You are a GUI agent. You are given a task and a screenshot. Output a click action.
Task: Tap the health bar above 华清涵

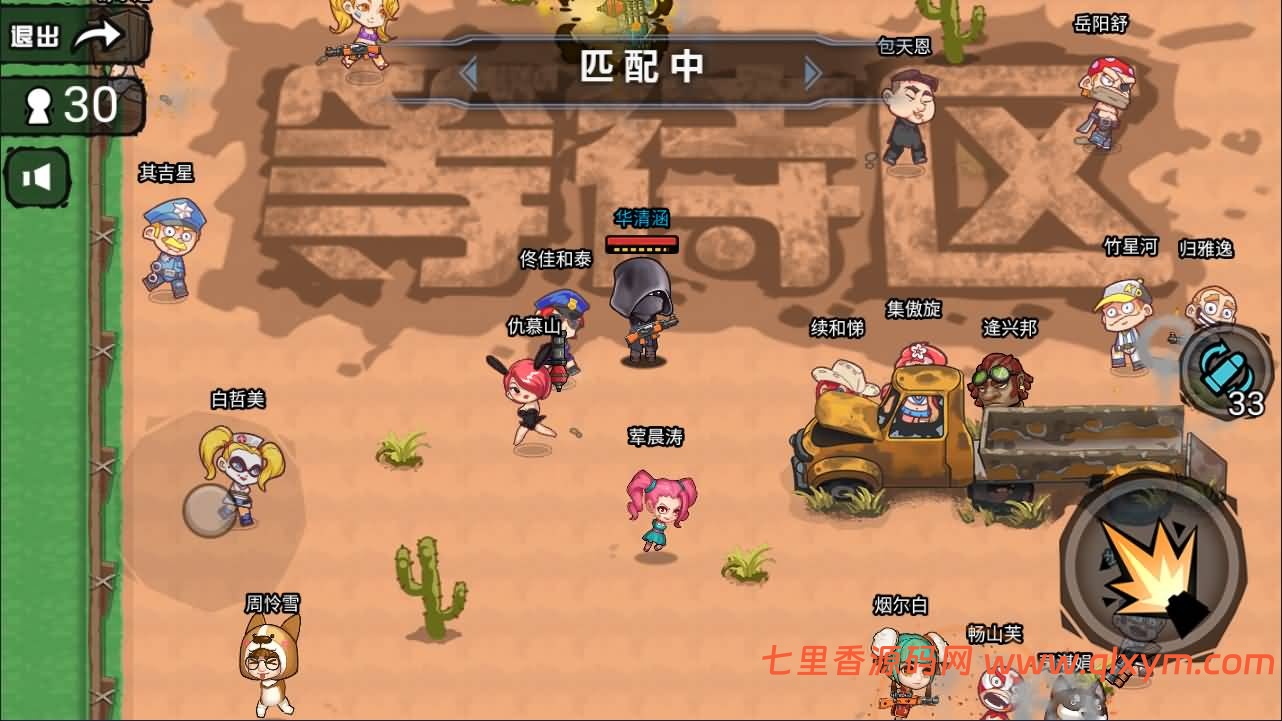click(643, 243)
